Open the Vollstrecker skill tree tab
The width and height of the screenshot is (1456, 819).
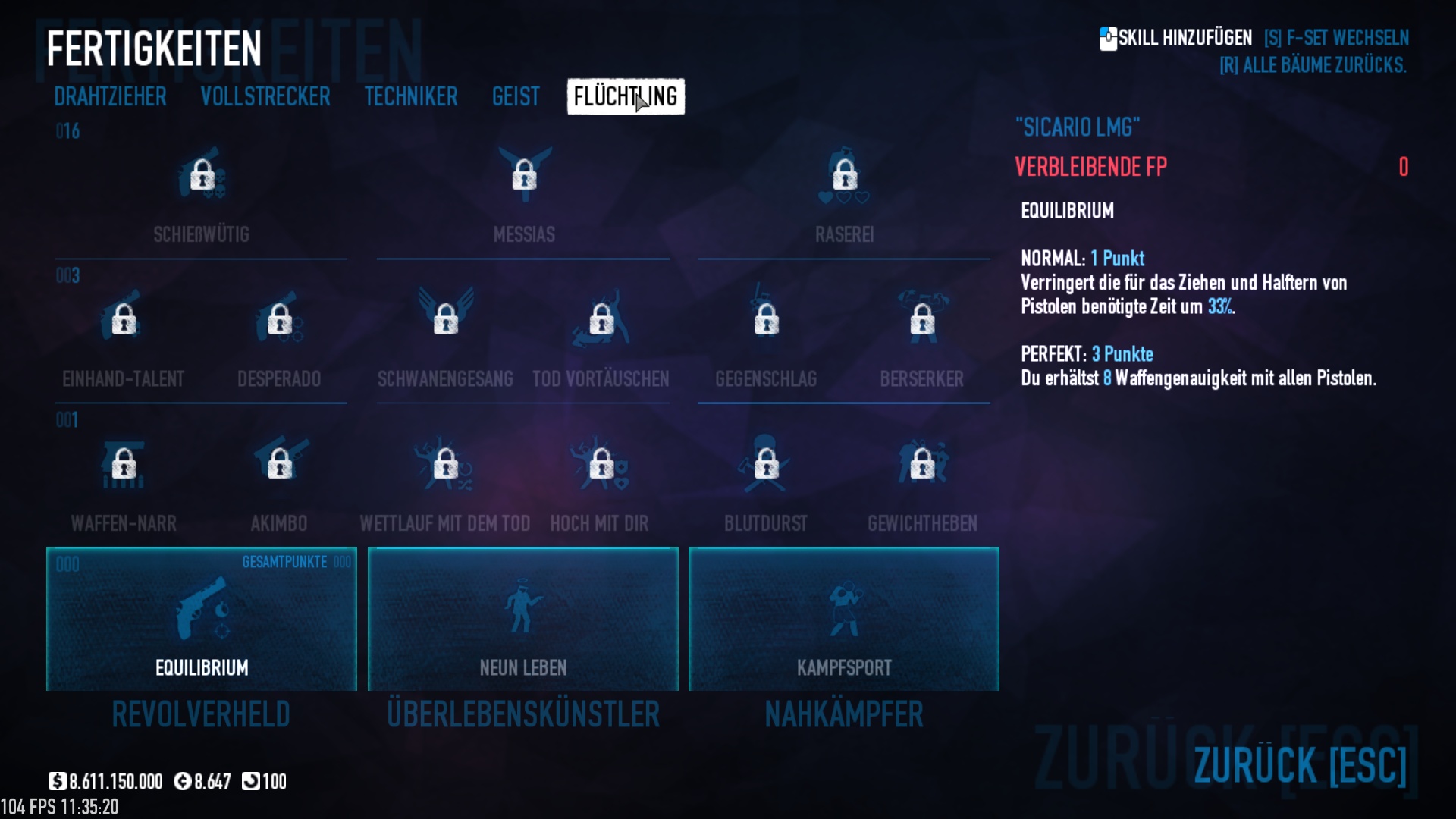point(265,97)
